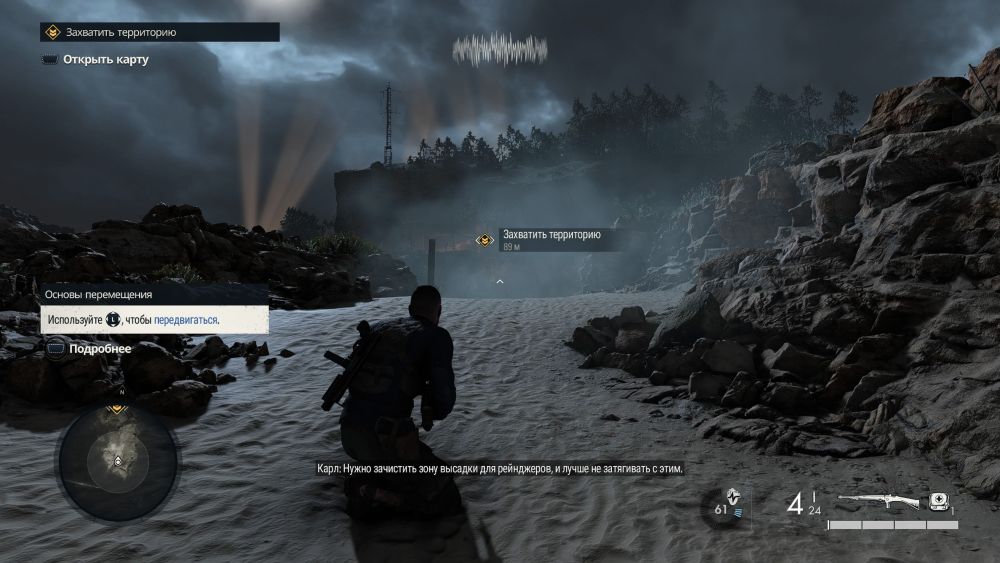The height and width of the screenshot is (563, 1000).
Task: Click the sound waveform noise indicator
Action: 500,49
